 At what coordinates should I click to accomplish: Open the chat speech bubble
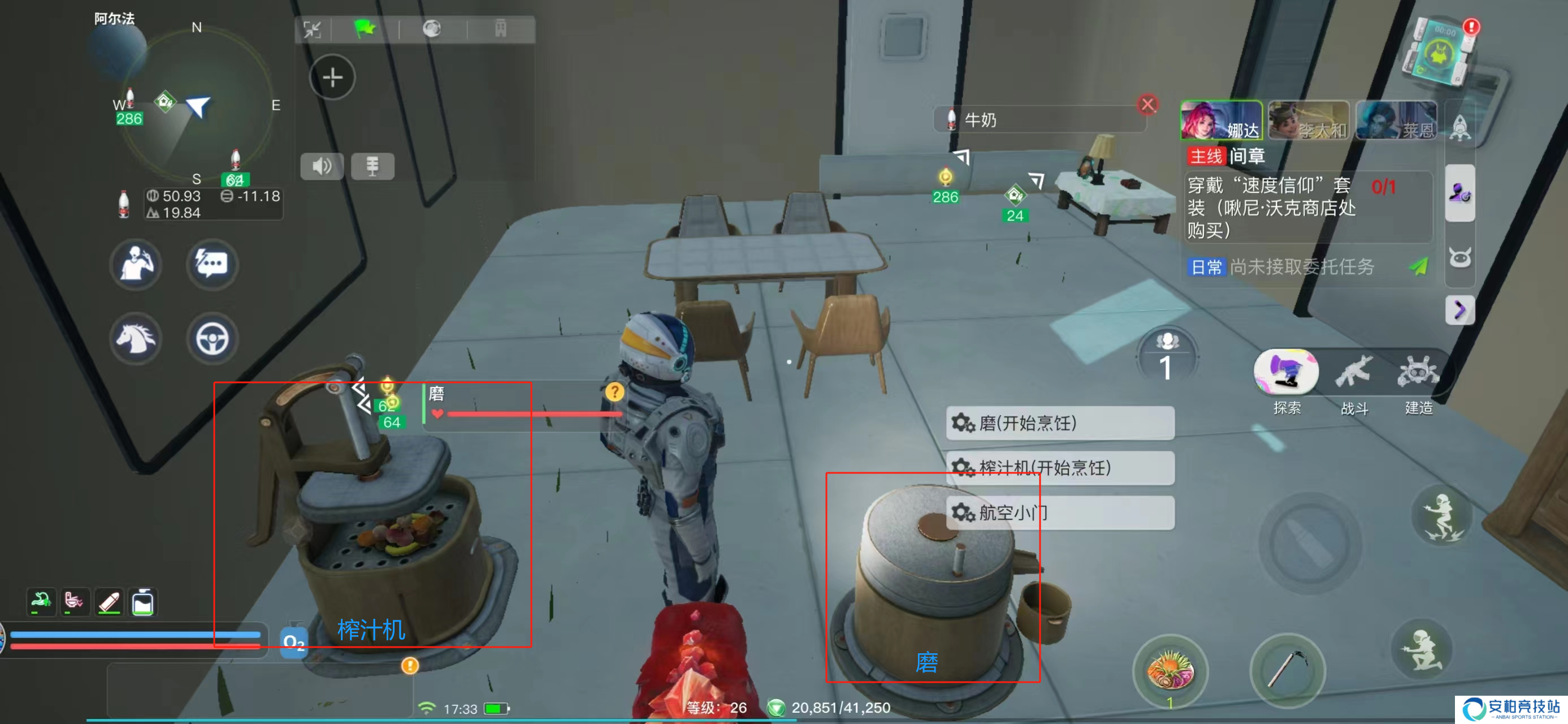tap(212, 264)
